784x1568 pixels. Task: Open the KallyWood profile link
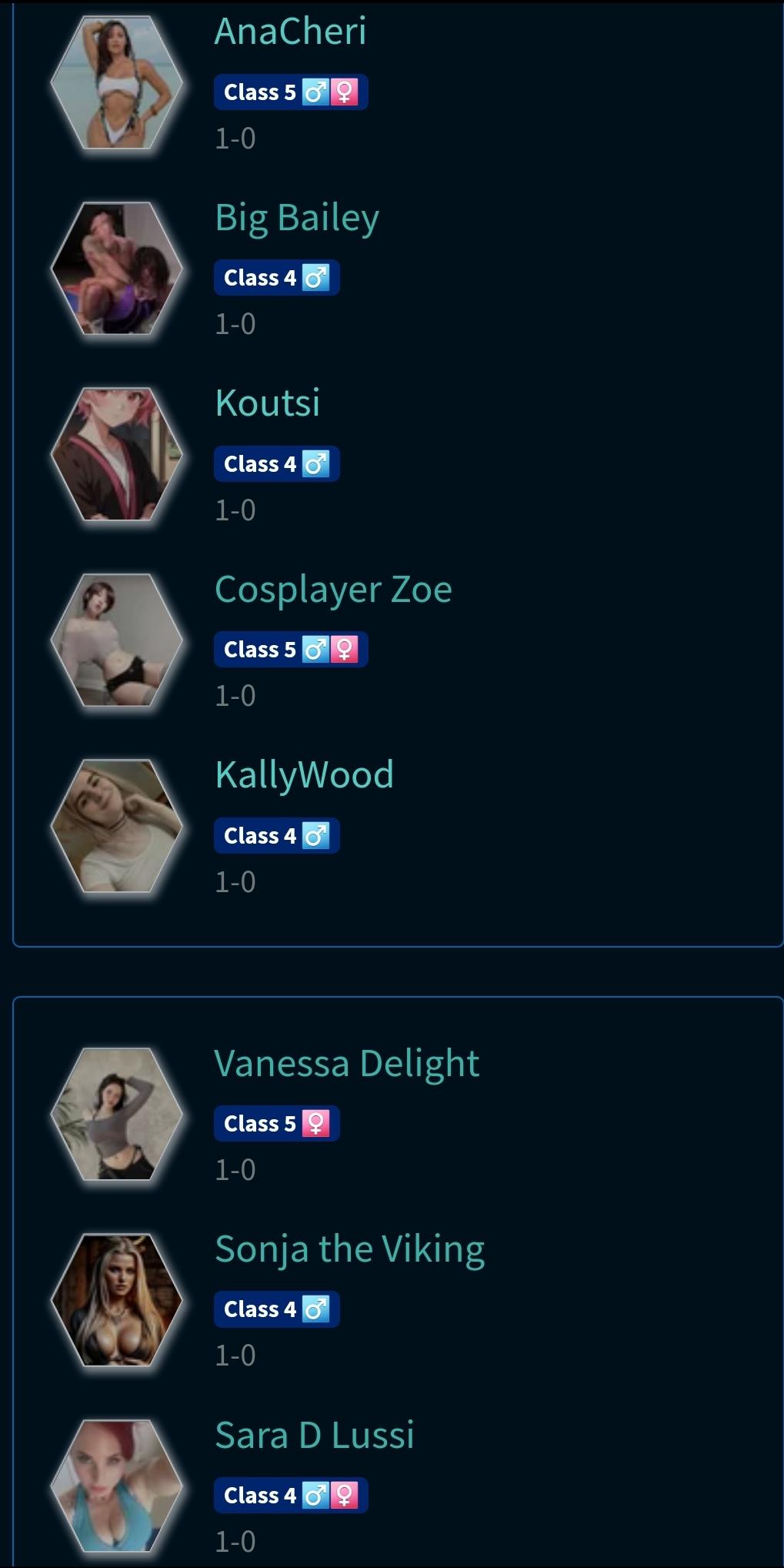[x=304, y=775]
